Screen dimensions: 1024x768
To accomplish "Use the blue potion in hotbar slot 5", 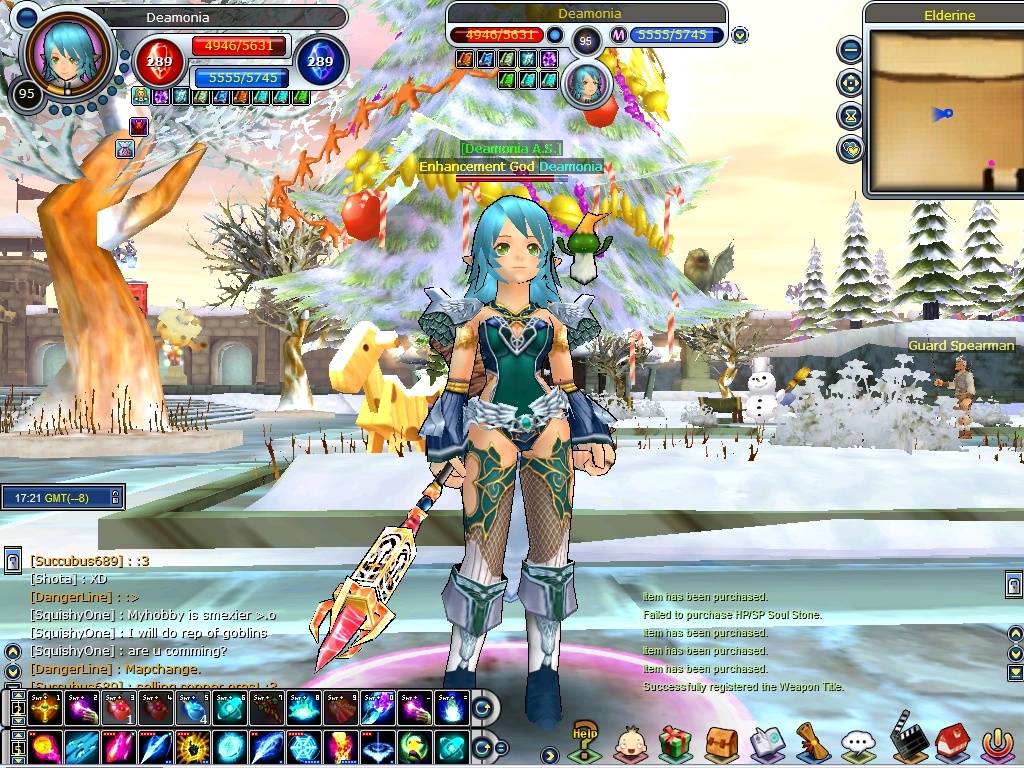I will pos(190,709).
